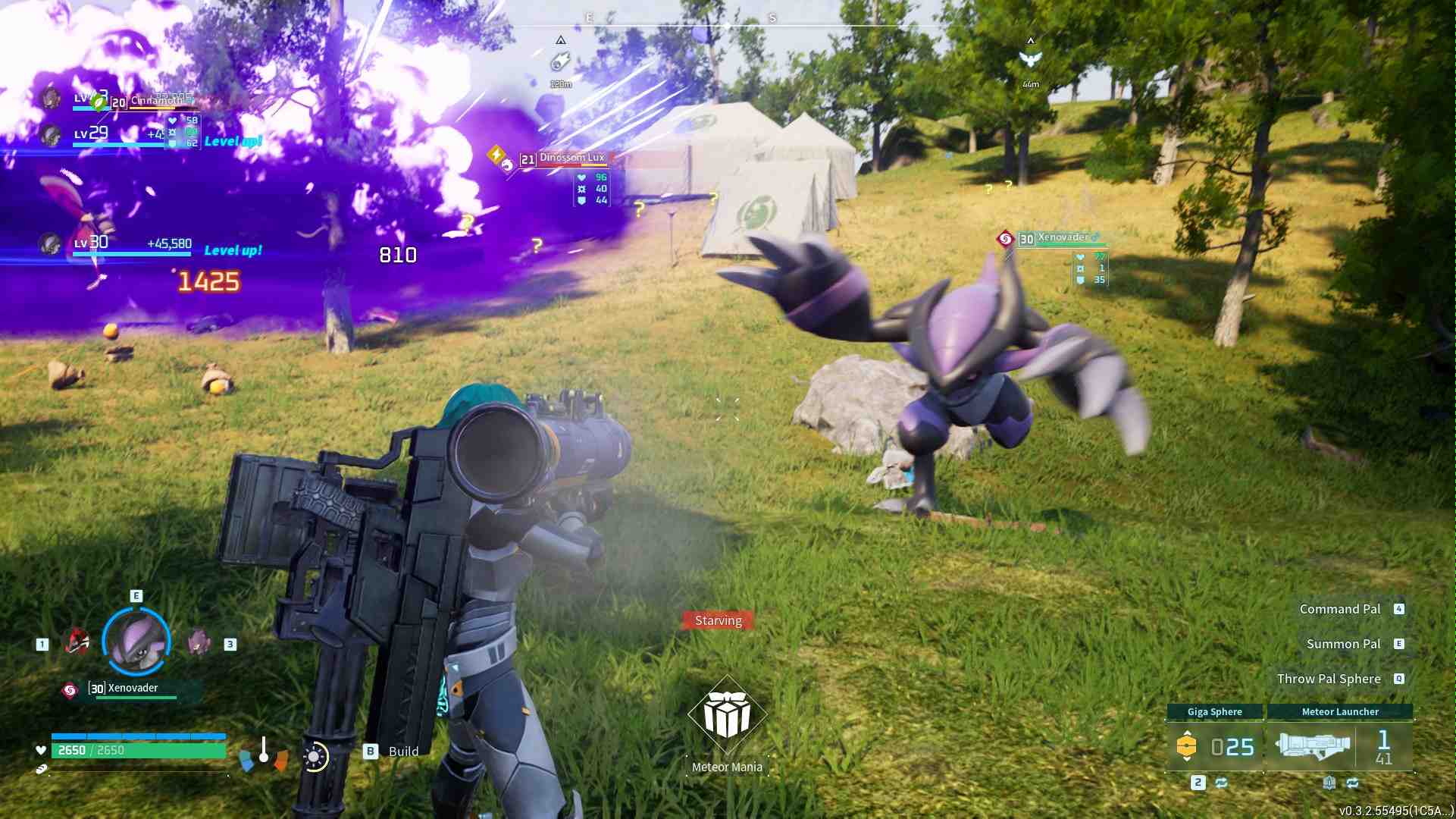
Task: Select the Giga Sphere hexagon icon
Action: pos(1188,745)
